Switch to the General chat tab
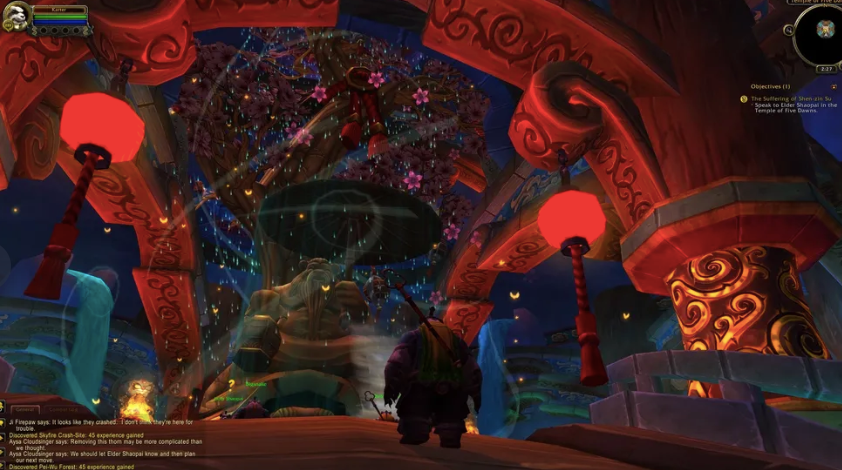Image resolution: width=842 pixels, height=470 pixels. pos(24,410)
